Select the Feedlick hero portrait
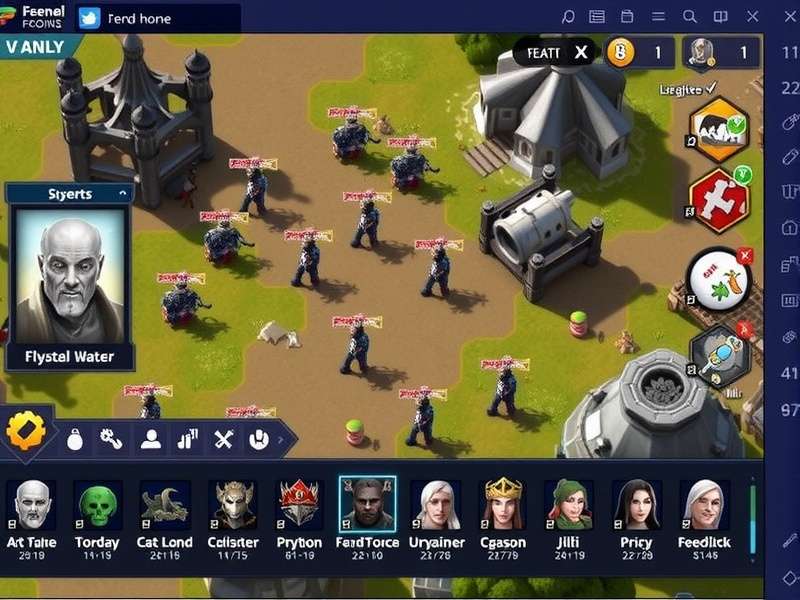 pyautogui.click(x=704, y=504)
